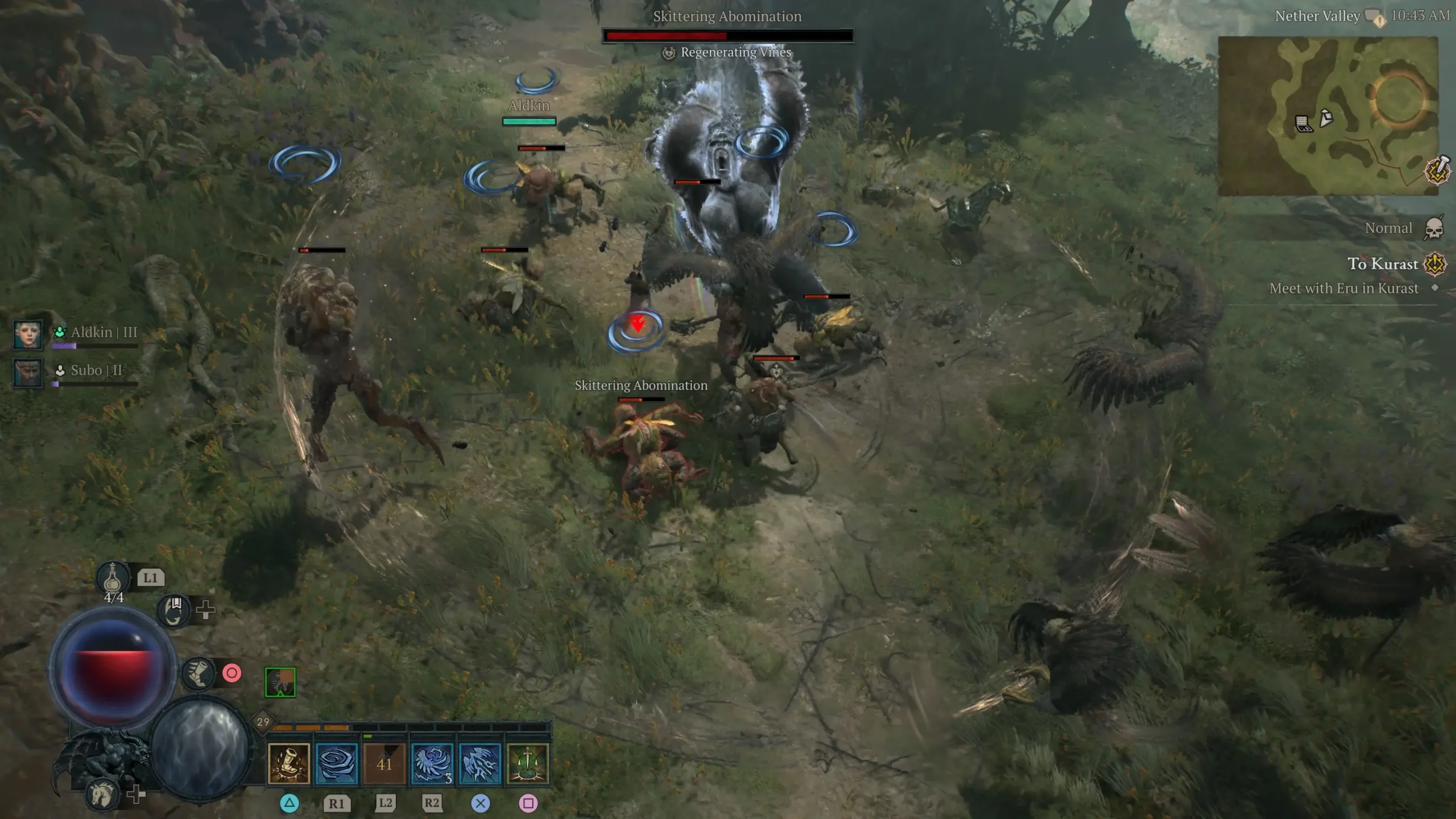Open the Nether Valley minimap
Screen dimensions: 1456x819
click(1327, 116)
